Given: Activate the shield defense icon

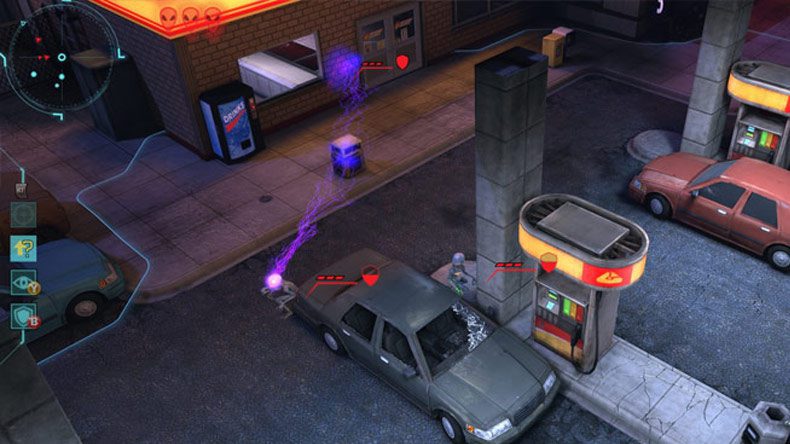Looking at the screenshot, I should click(x=23, y=317).
